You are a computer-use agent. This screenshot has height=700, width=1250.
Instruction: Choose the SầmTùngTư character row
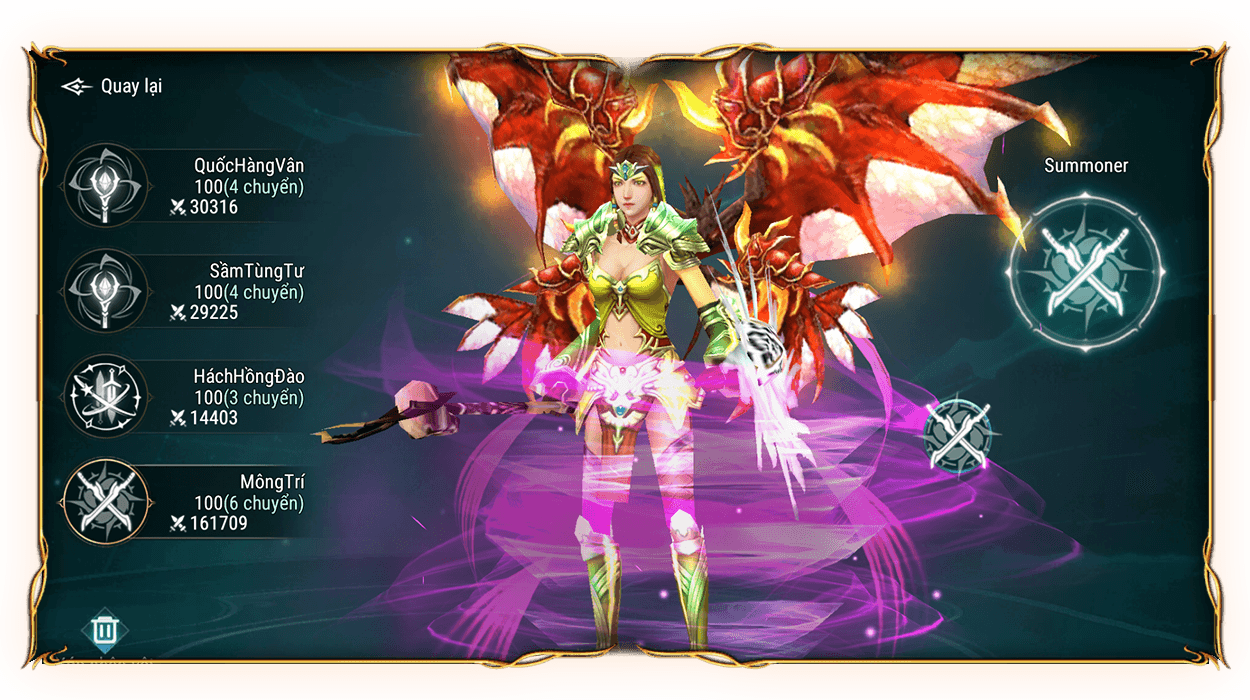pyautogui.click(x=185, y=291)
